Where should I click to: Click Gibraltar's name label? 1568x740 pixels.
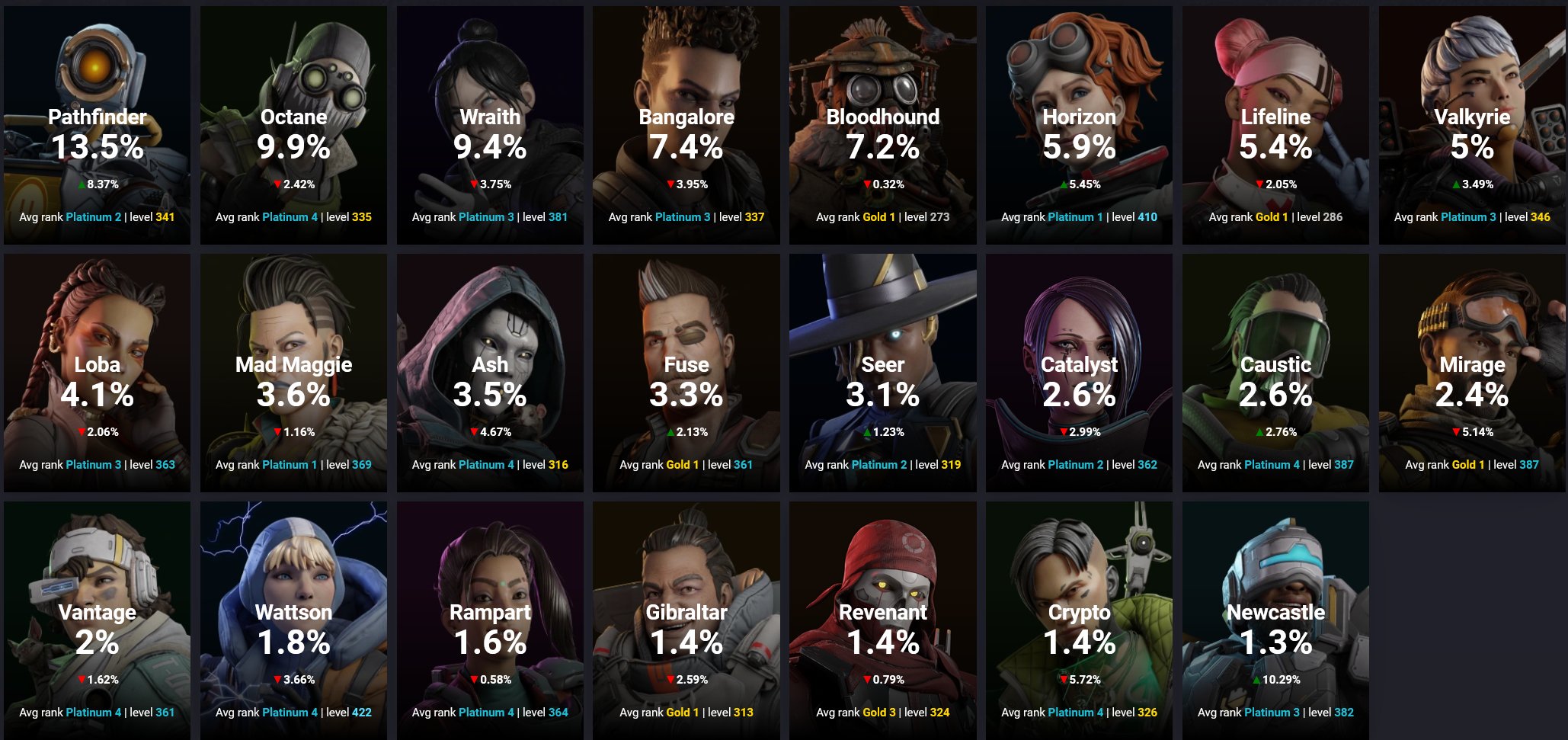[x=686, y=613]
